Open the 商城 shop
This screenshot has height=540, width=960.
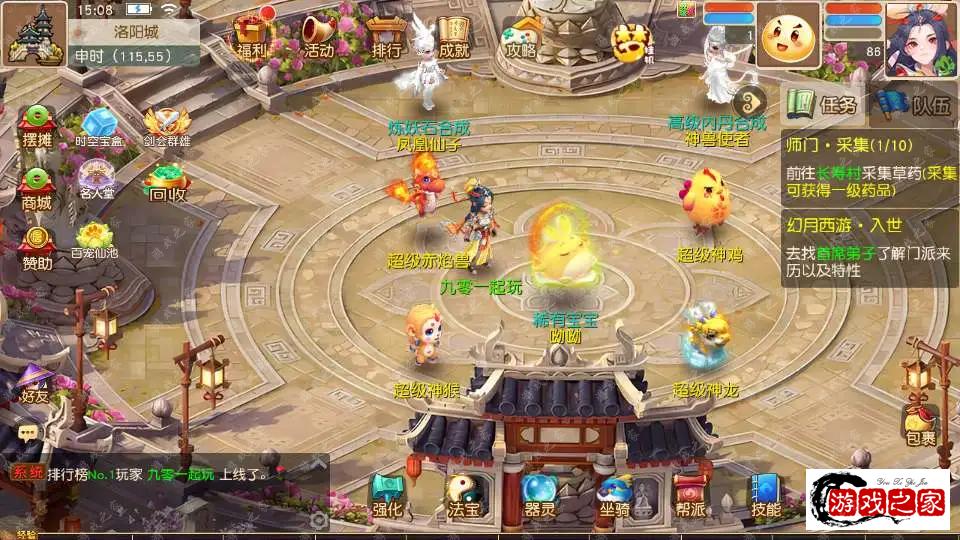pyautogui.click(x=37, y=187)
